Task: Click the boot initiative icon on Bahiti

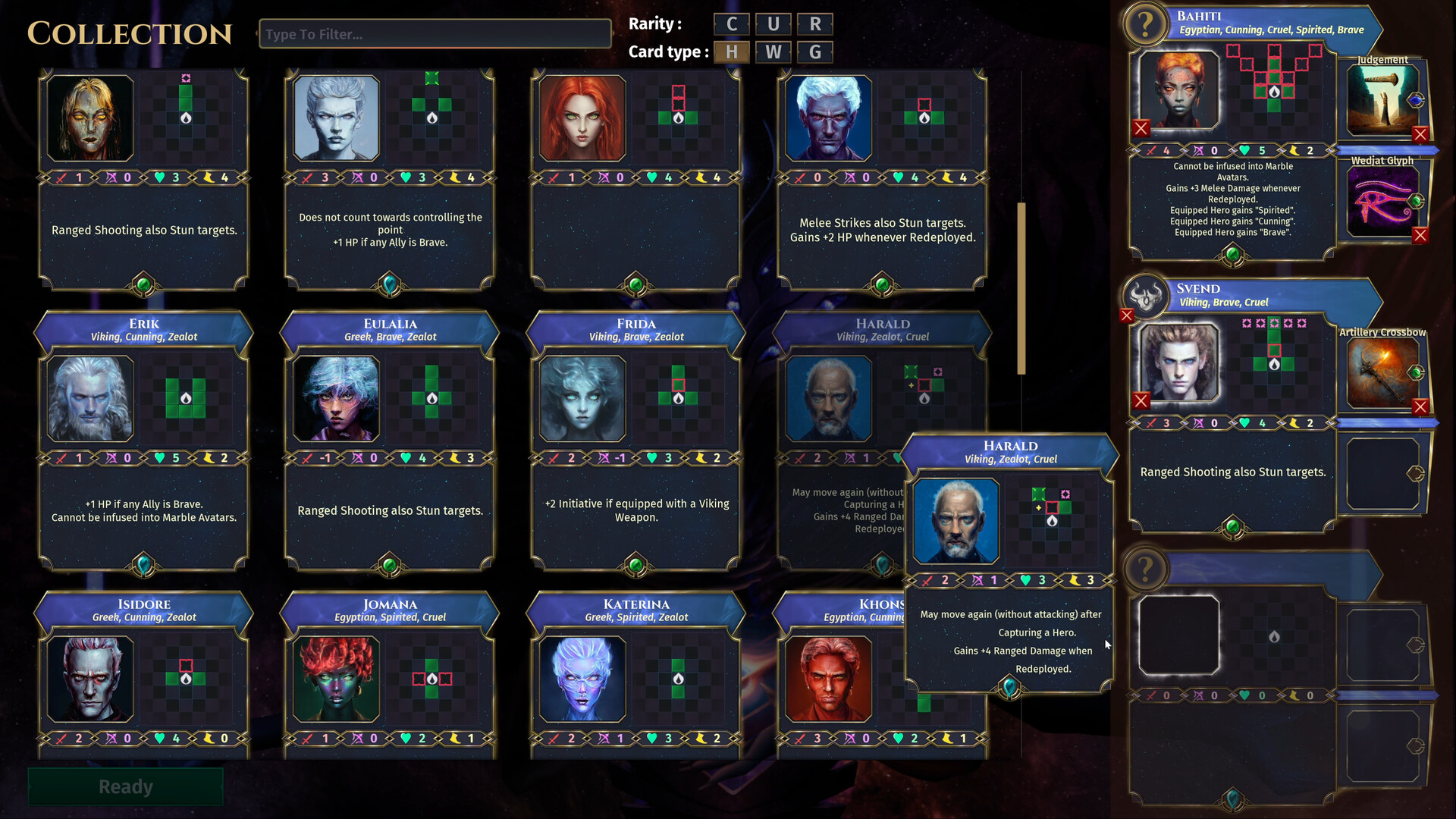Action: click(1294, 150)
